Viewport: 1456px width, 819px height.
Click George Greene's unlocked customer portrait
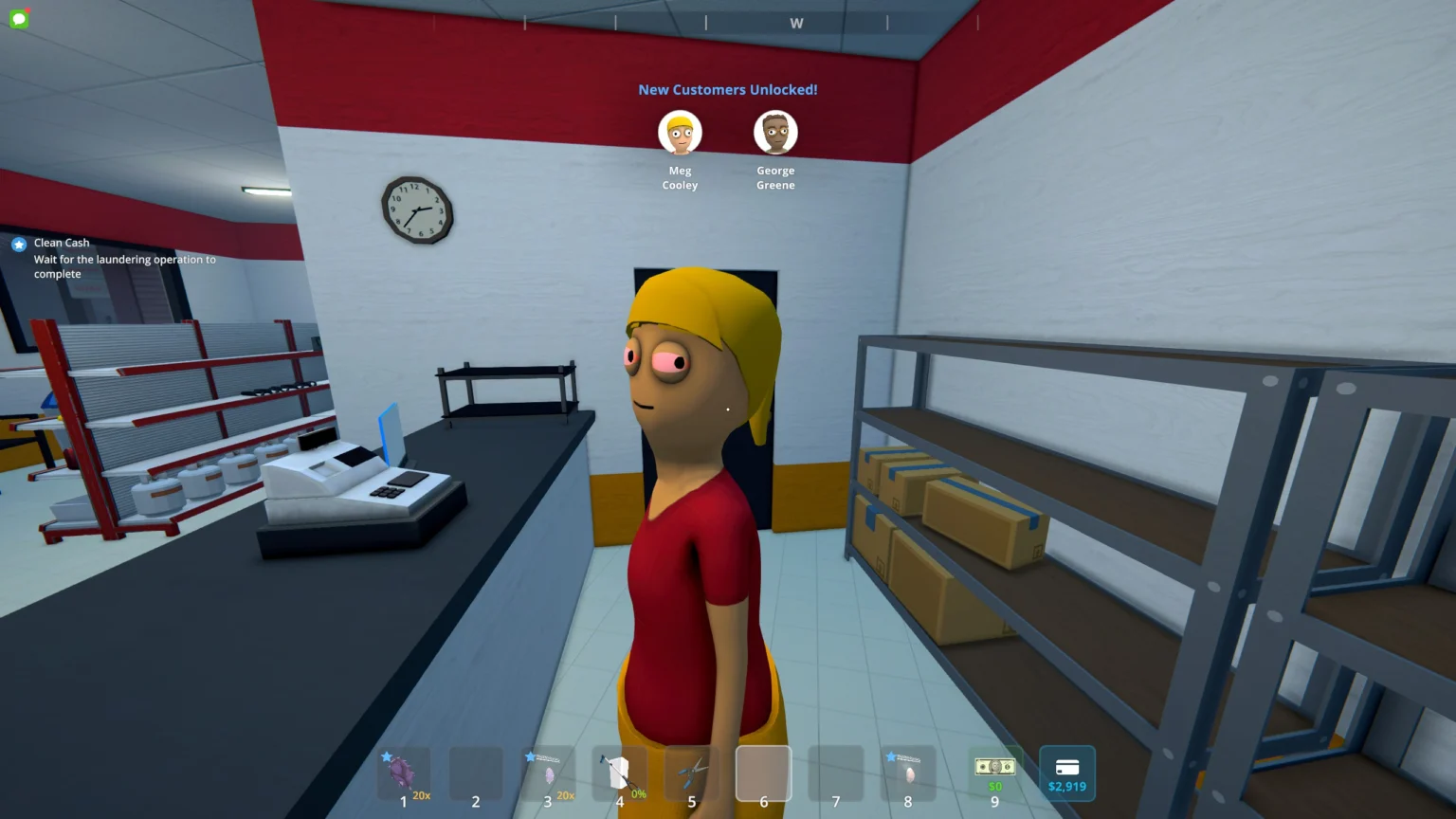click(x=775, y=133)
